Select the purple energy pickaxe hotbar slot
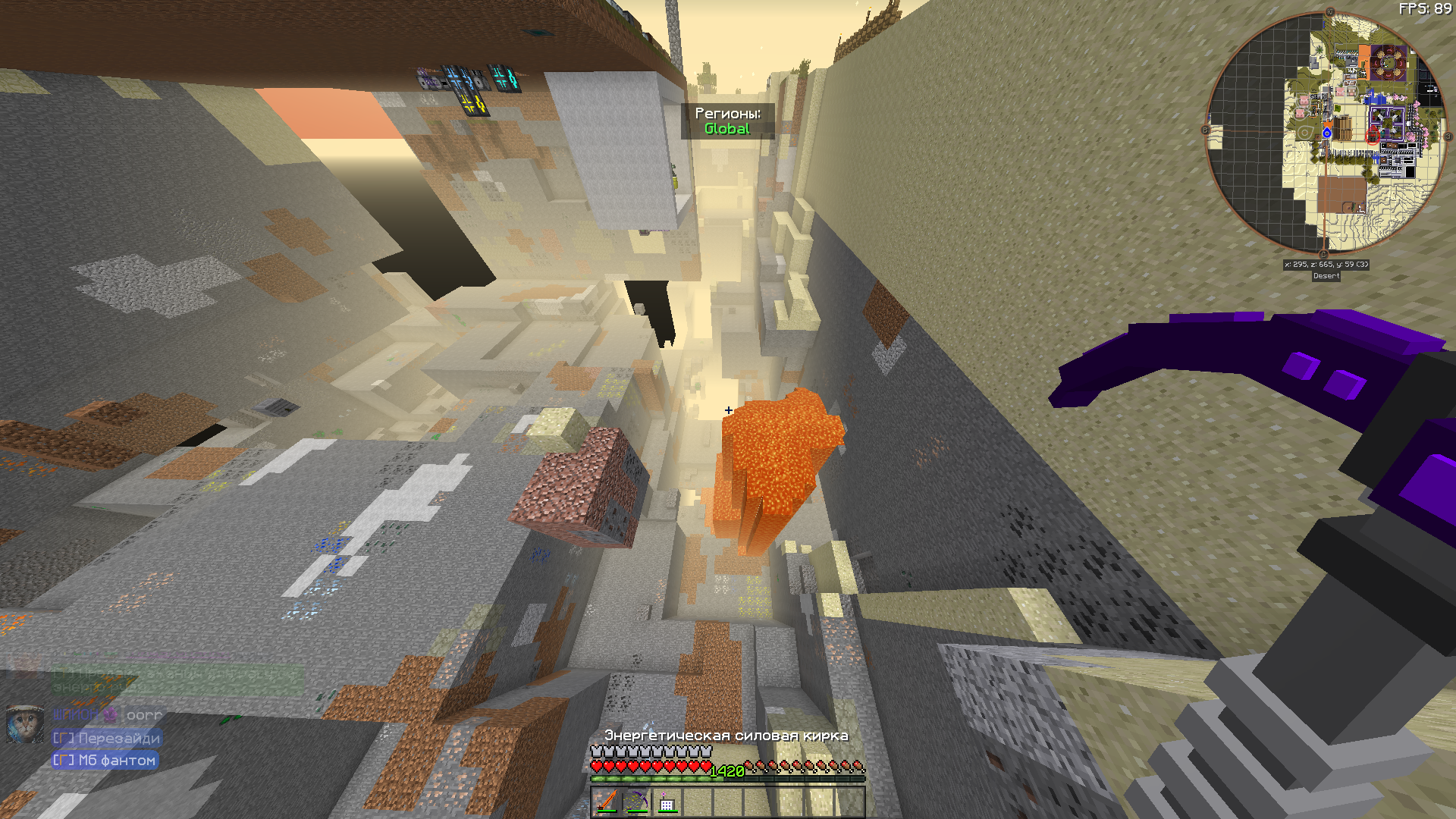The height and width of the screenshot is (819, 1456). 637,802
